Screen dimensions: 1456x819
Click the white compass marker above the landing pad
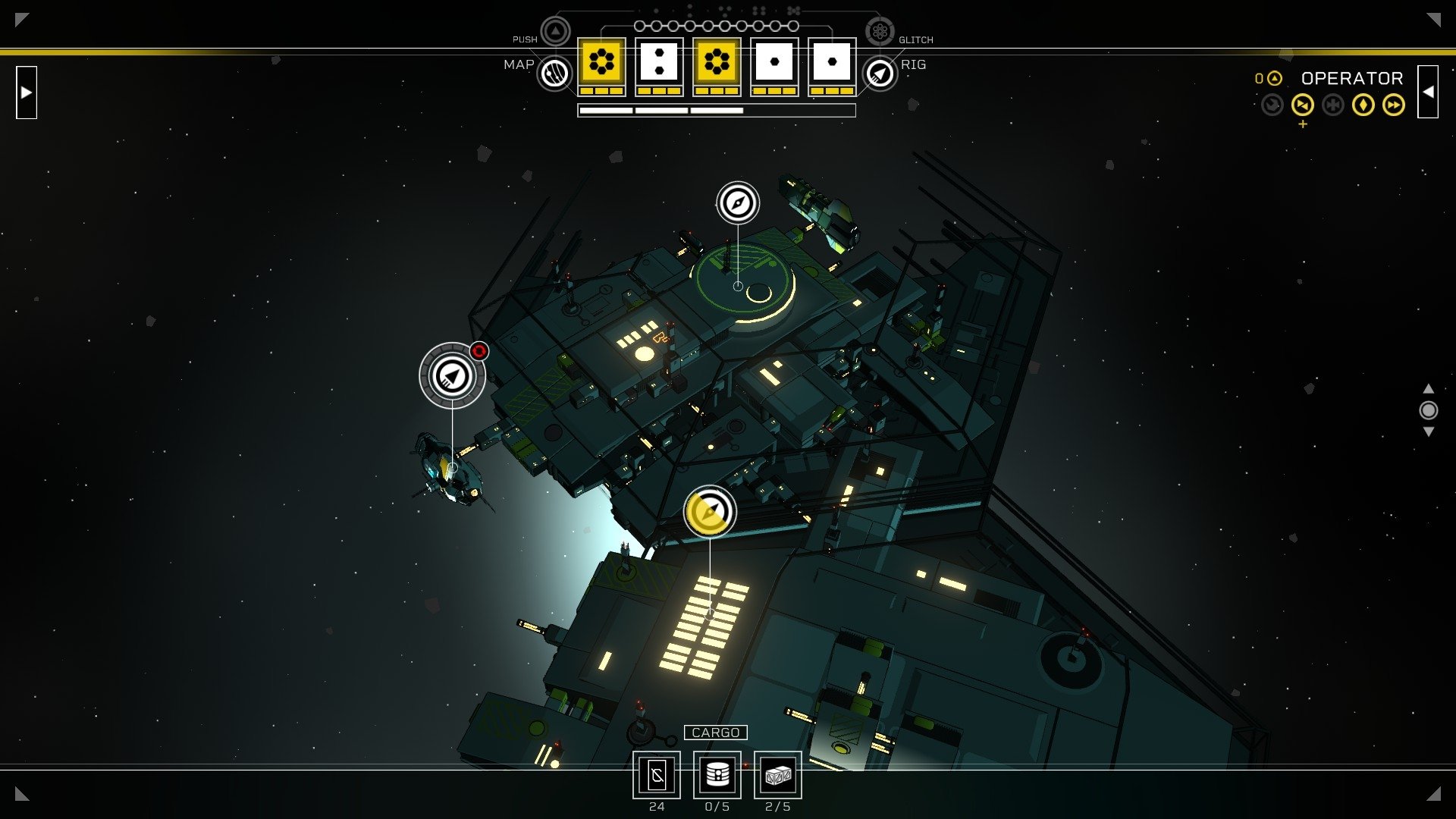pos(736,202)
